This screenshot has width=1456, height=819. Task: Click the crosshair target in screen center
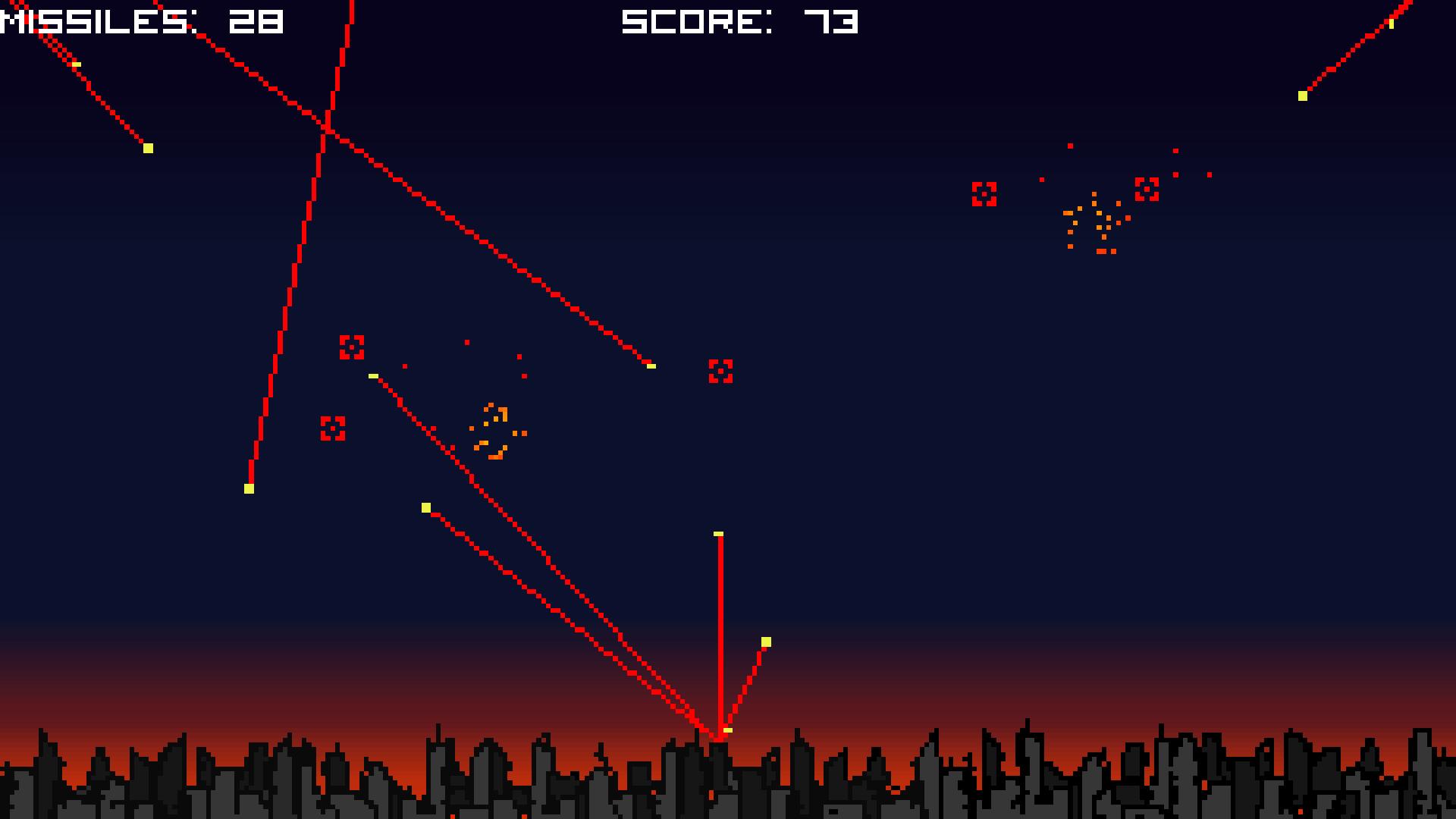tap(718, 372)
